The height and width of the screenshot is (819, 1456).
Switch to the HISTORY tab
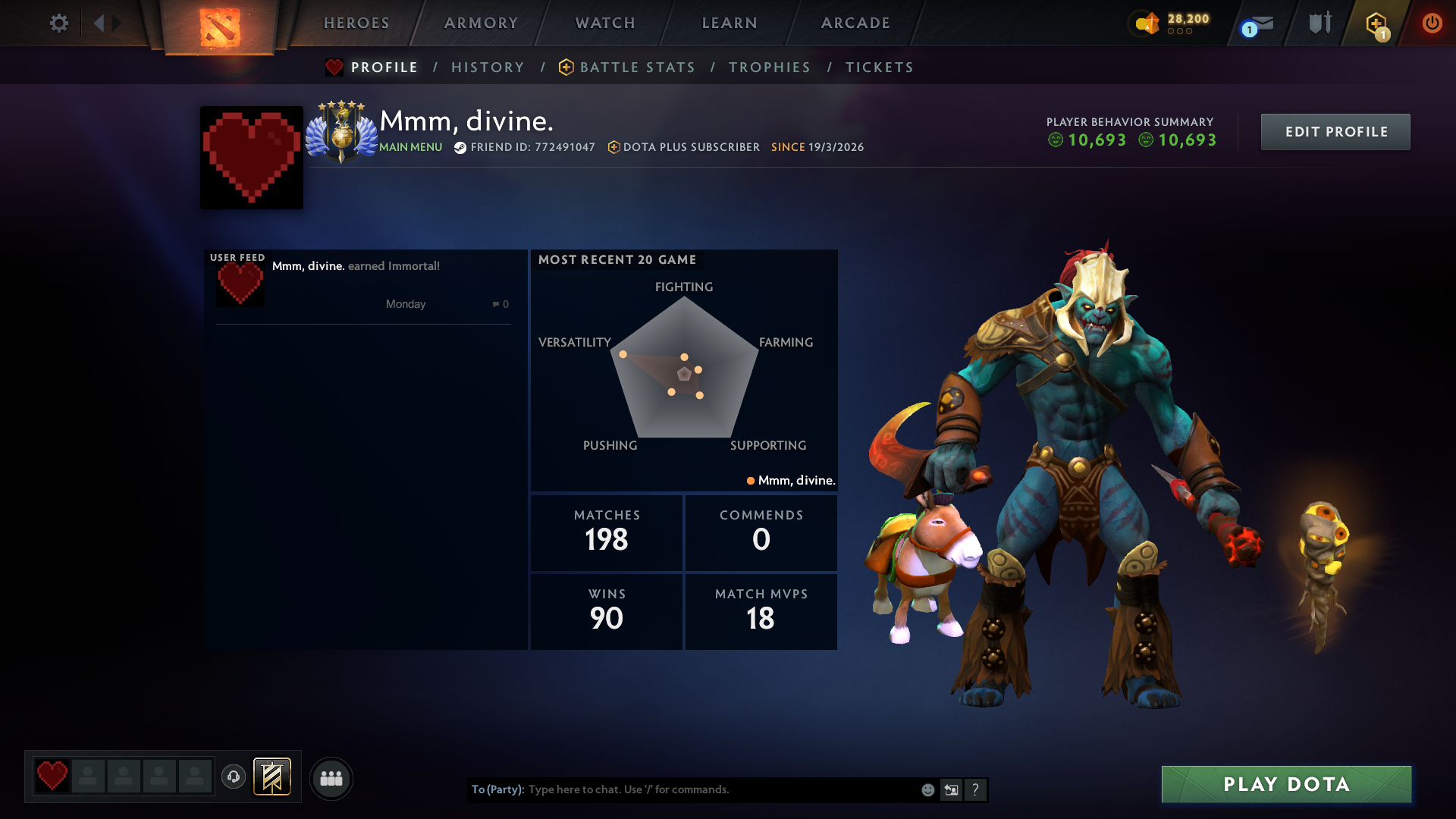[x=488, y=67]
